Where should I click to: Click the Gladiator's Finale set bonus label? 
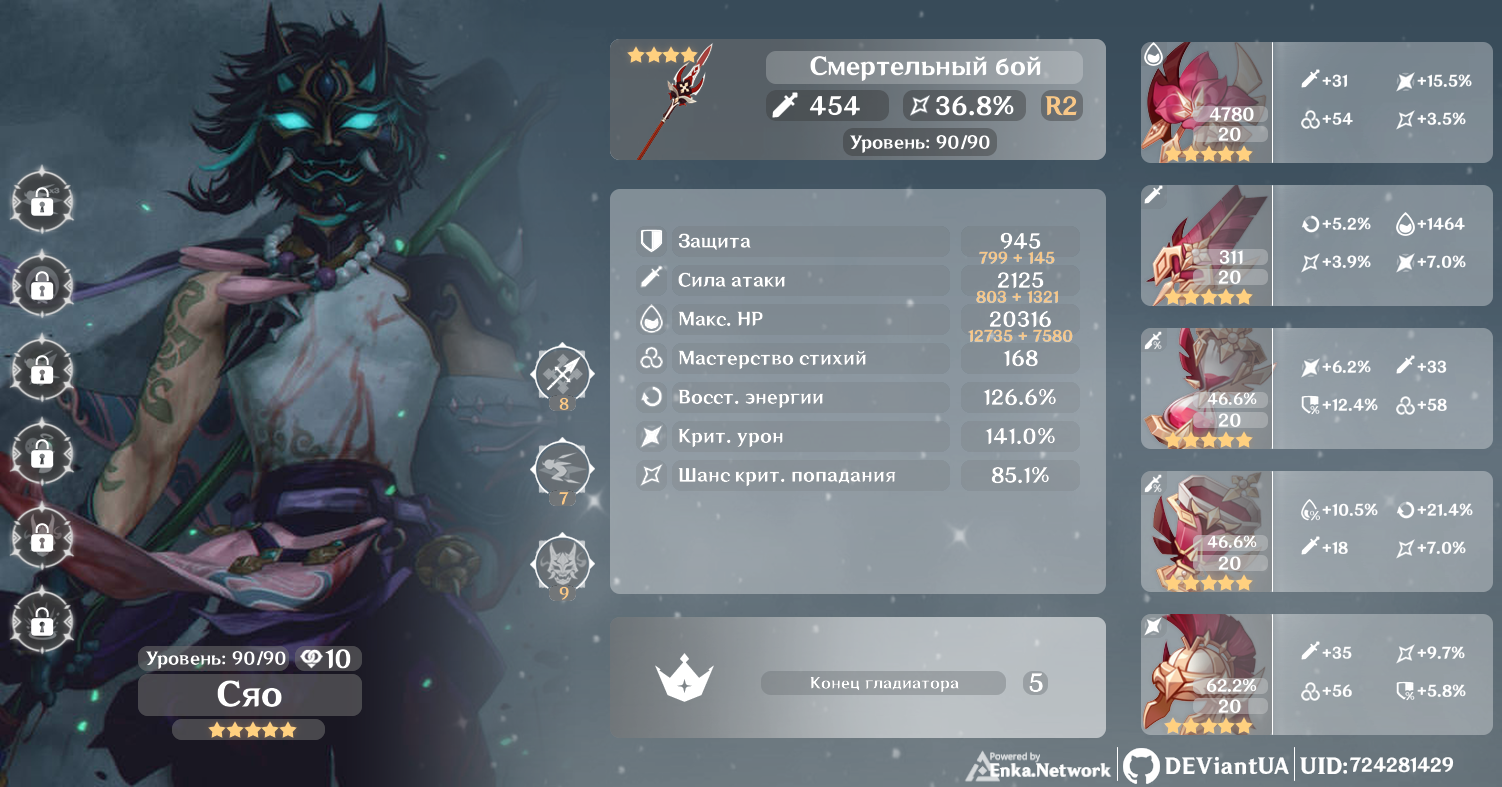[x=883, y=683]
